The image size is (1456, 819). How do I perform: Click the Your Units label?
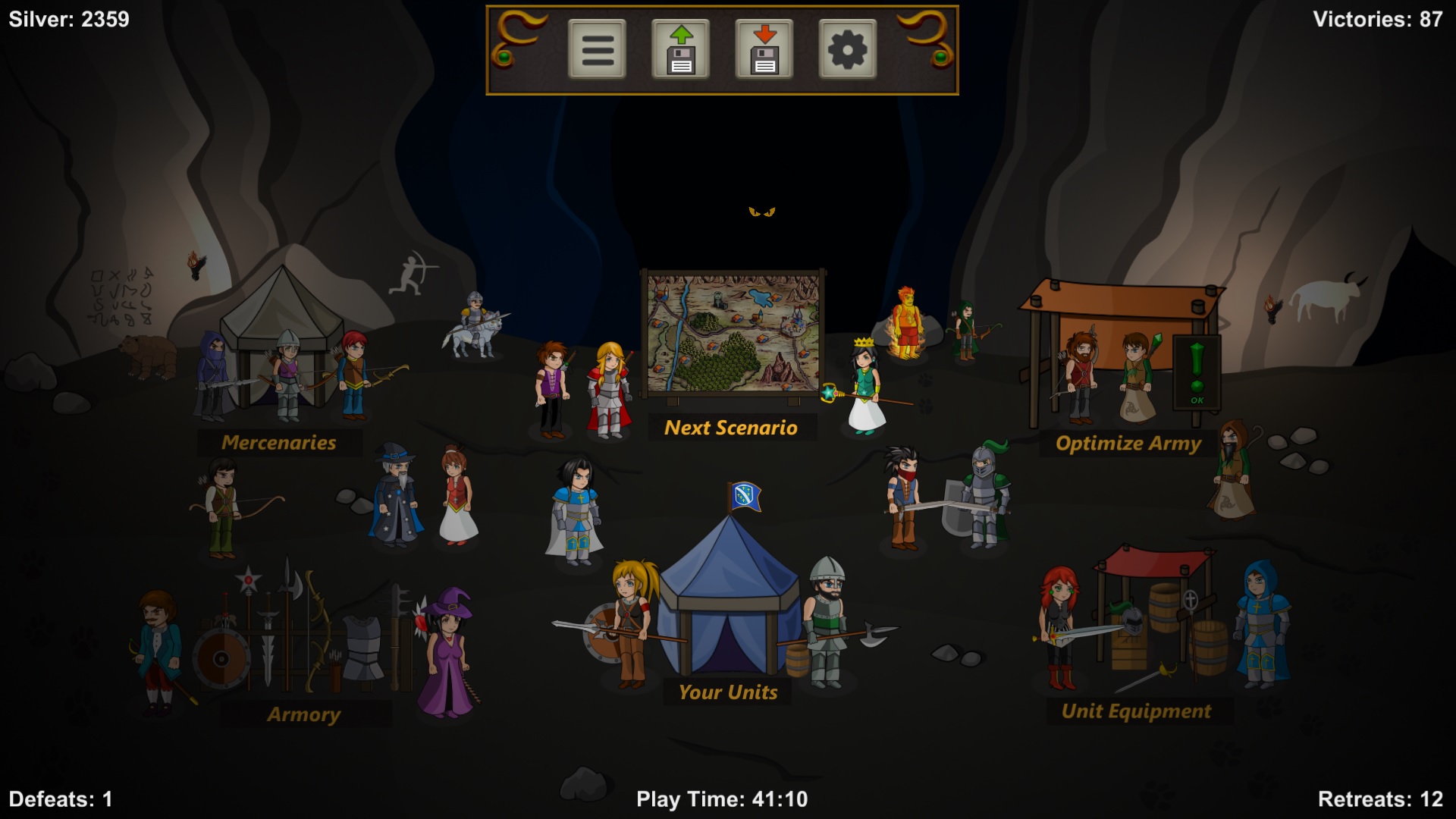(729, 692)
